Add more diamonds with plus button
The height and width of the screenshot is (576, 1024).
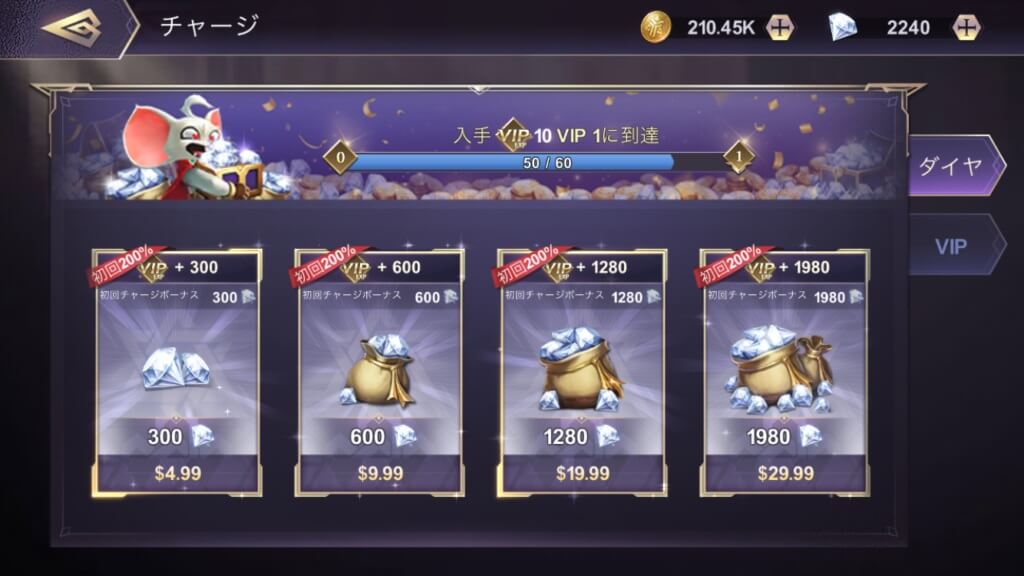click(x=965, y=27)
